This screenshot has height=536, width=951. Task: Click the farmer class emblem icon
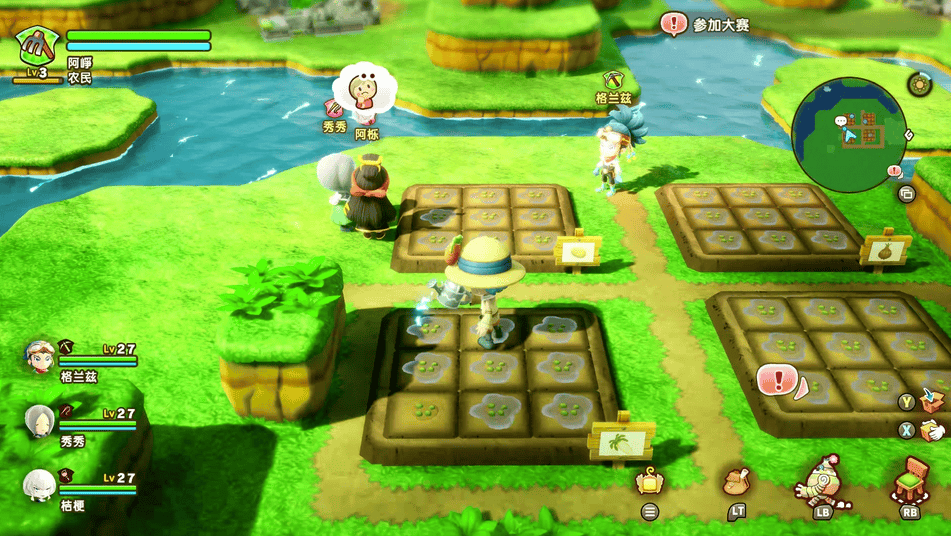pyautogui.click(x=36, y=45)
